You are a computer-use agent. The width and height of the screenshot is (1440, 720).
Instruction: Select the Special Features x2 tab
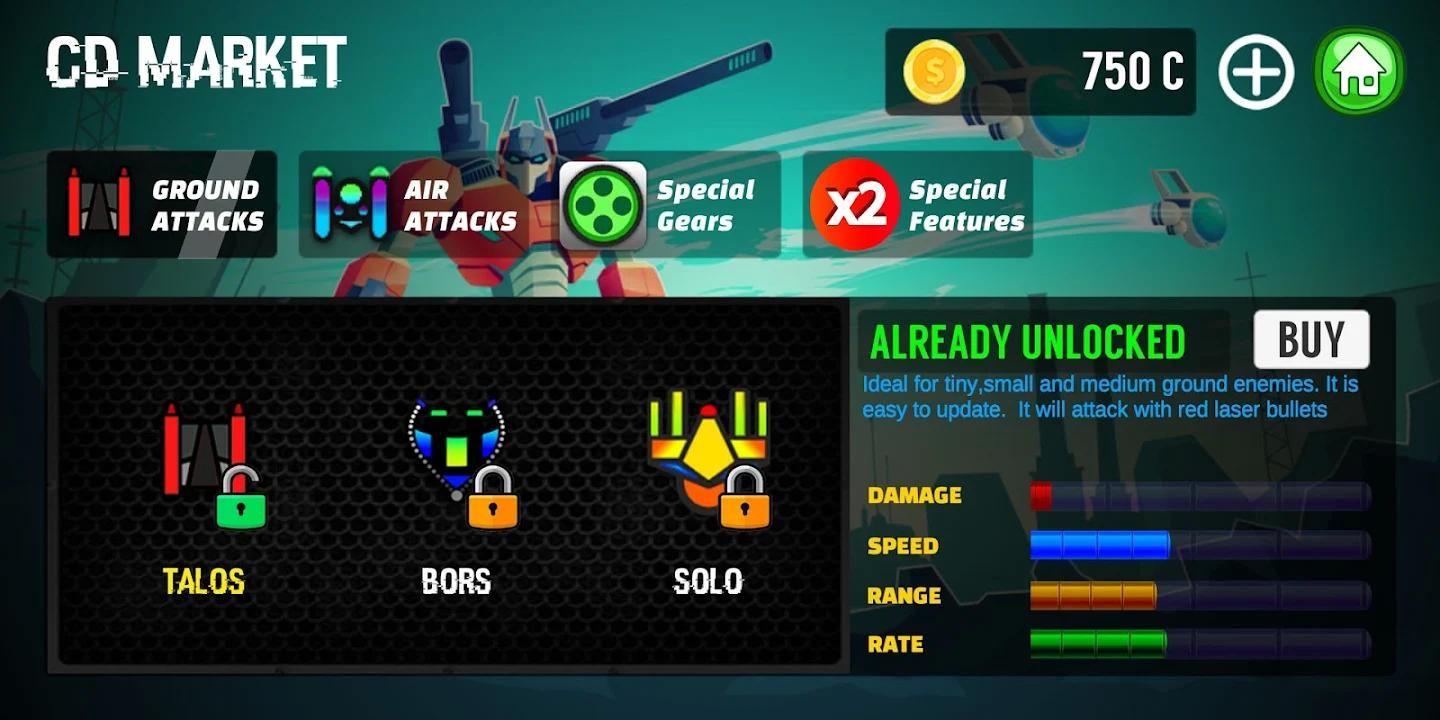tap(918, 204)
